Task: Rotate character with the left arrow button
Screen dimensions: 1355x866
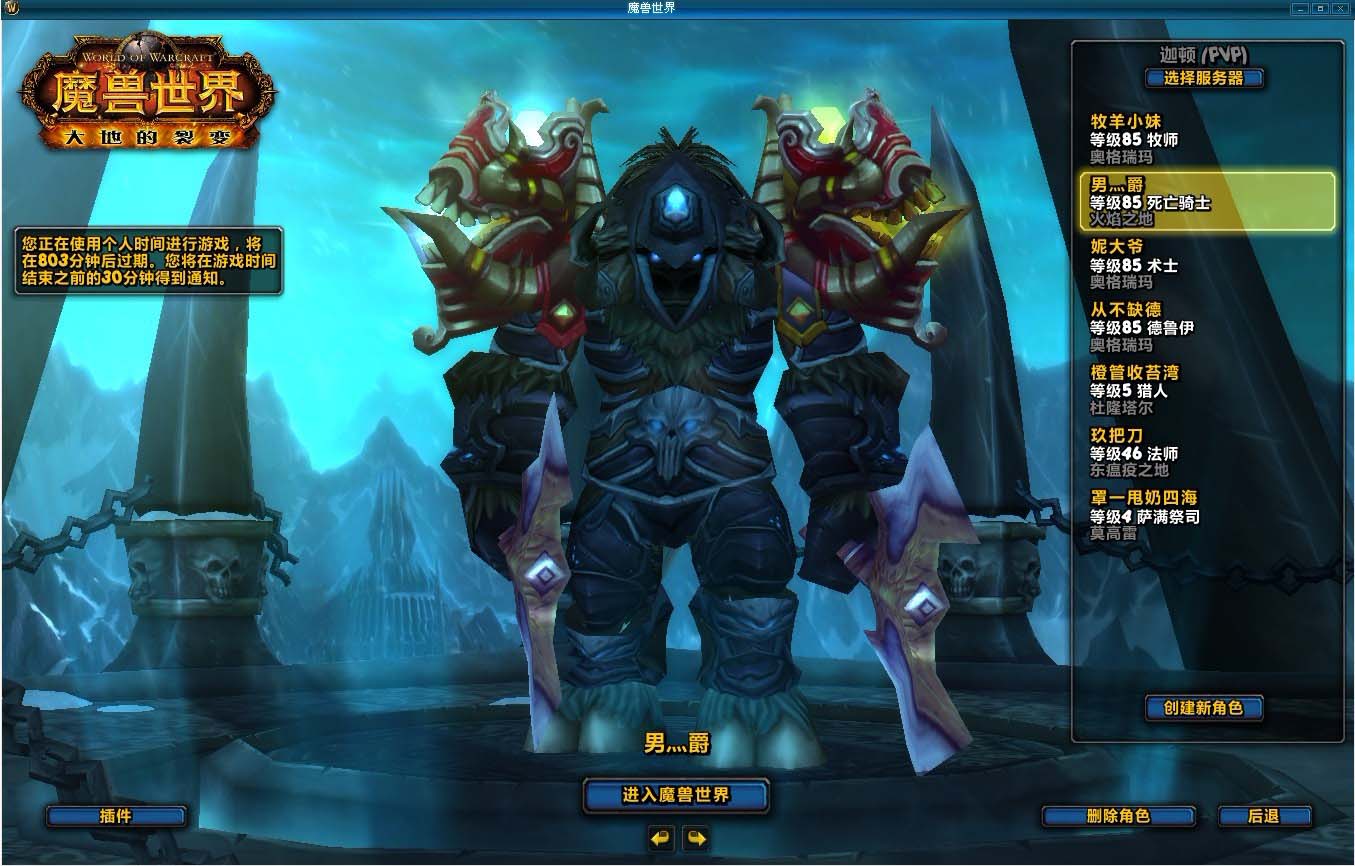Action: [x=661, y=838]
